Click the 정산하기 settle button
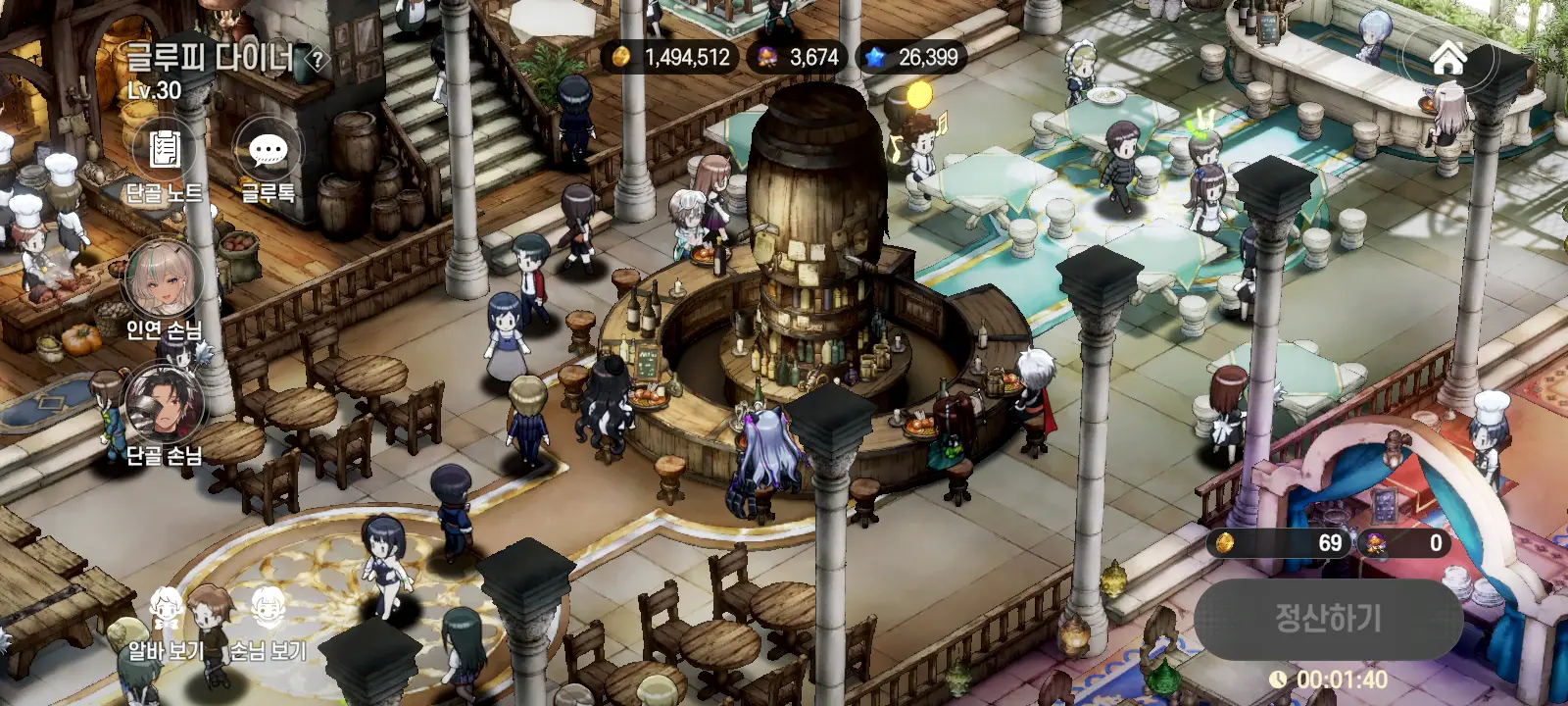 pos(1328,618)
